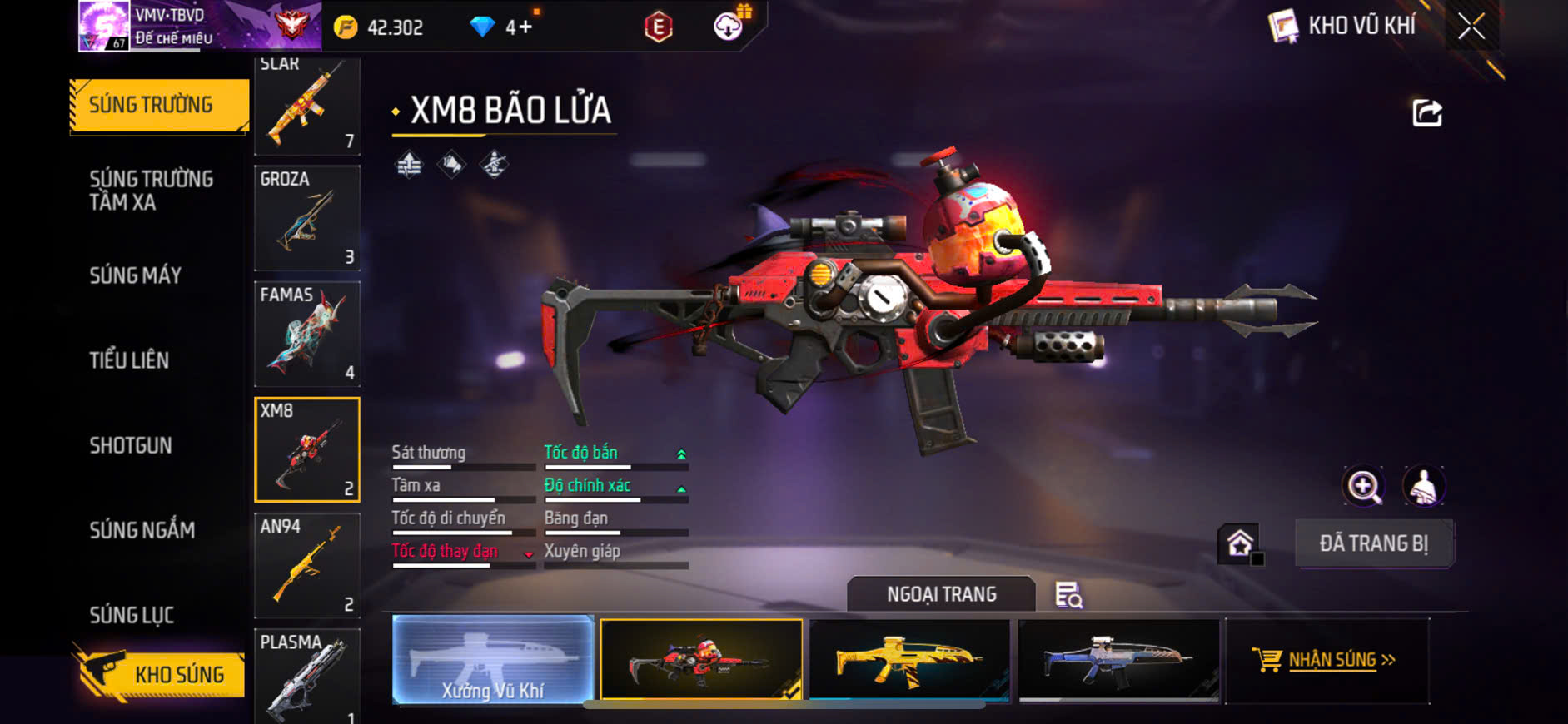Open the Súng Máy category
This screenshot has height=724, width=1568.
coord(135,275)
